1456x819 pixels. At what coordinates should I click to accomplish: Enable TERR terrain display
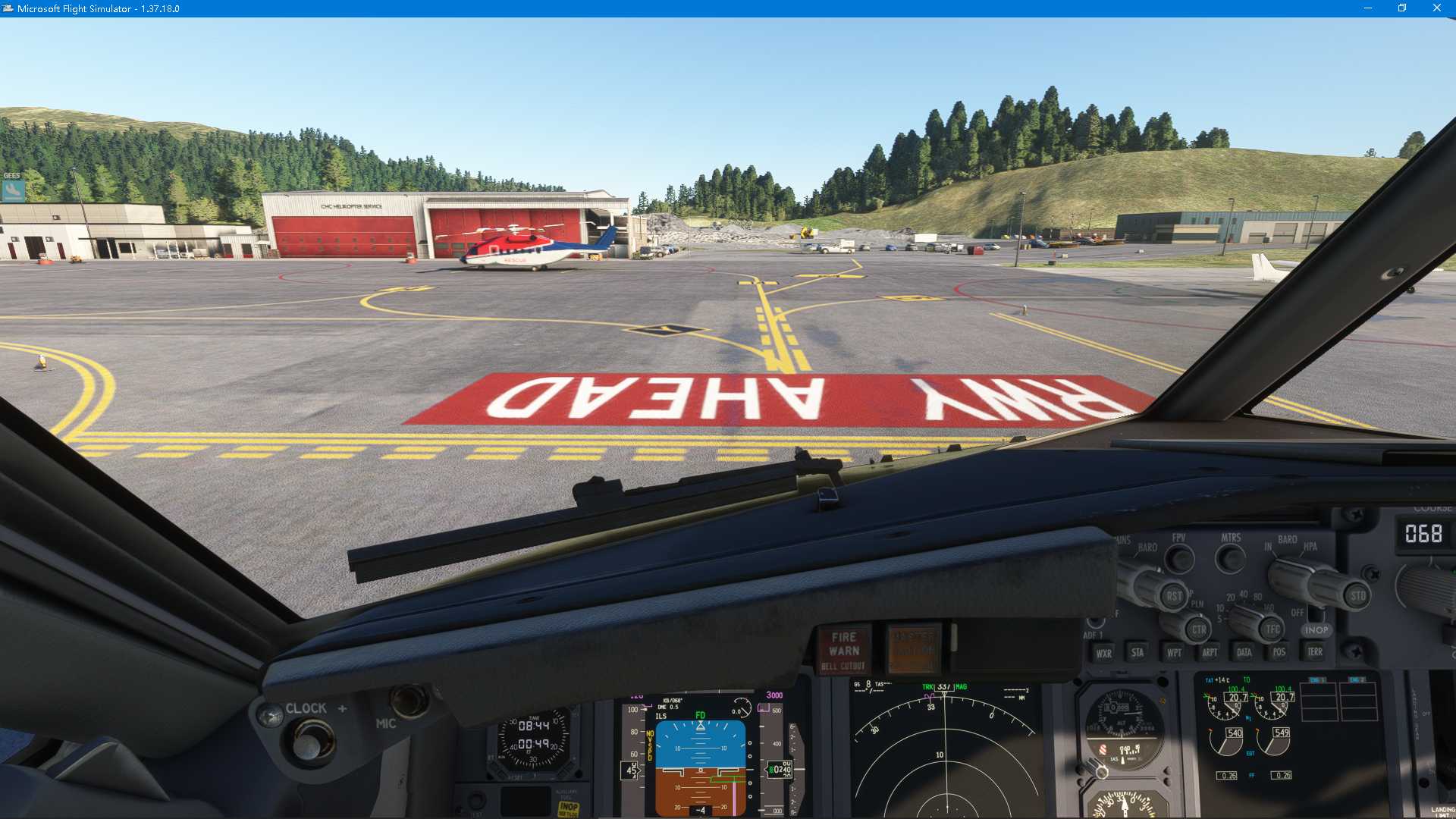pos(1316,651)
